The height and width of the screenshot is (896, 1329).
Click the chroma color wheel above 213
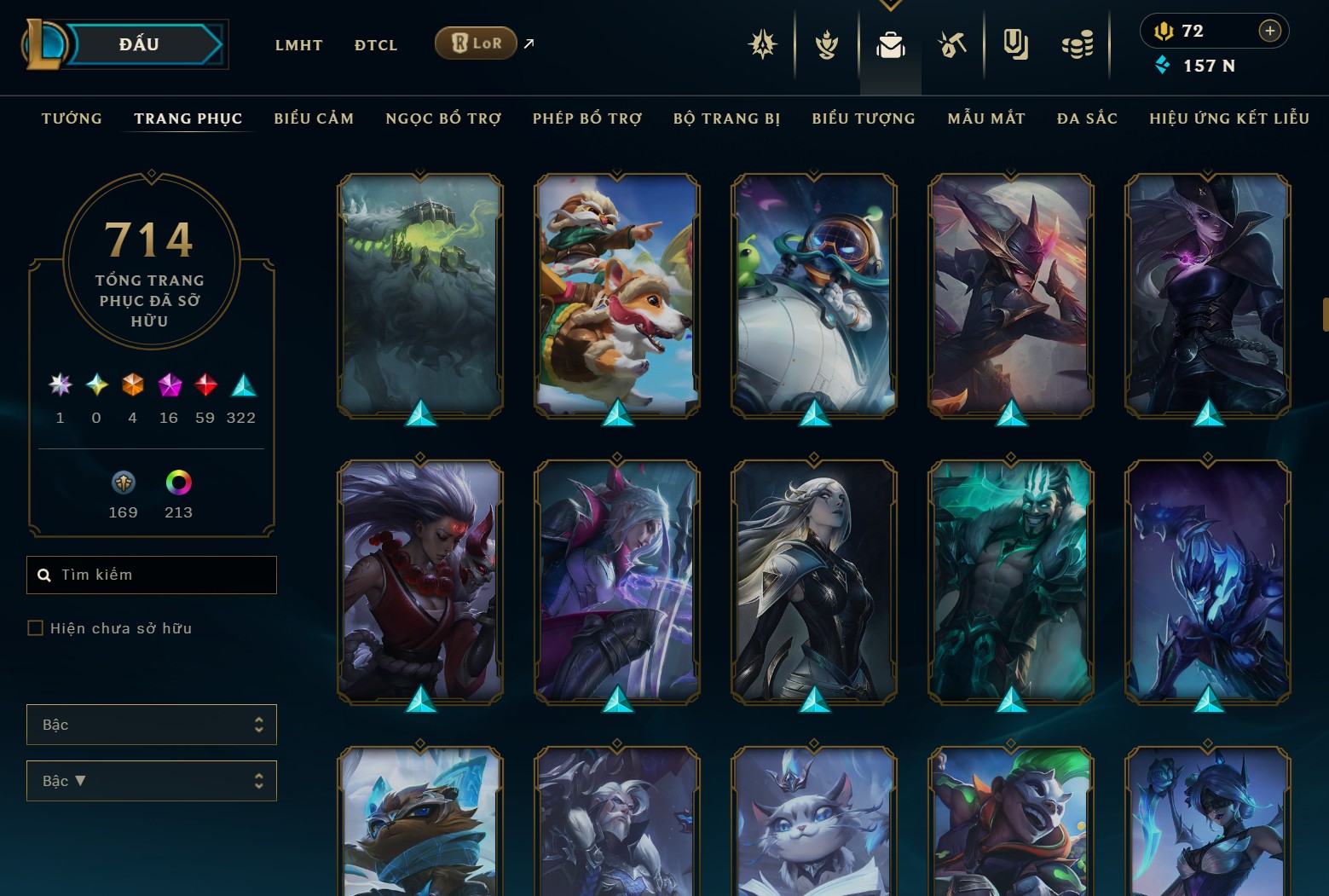[x=178, y=483]
